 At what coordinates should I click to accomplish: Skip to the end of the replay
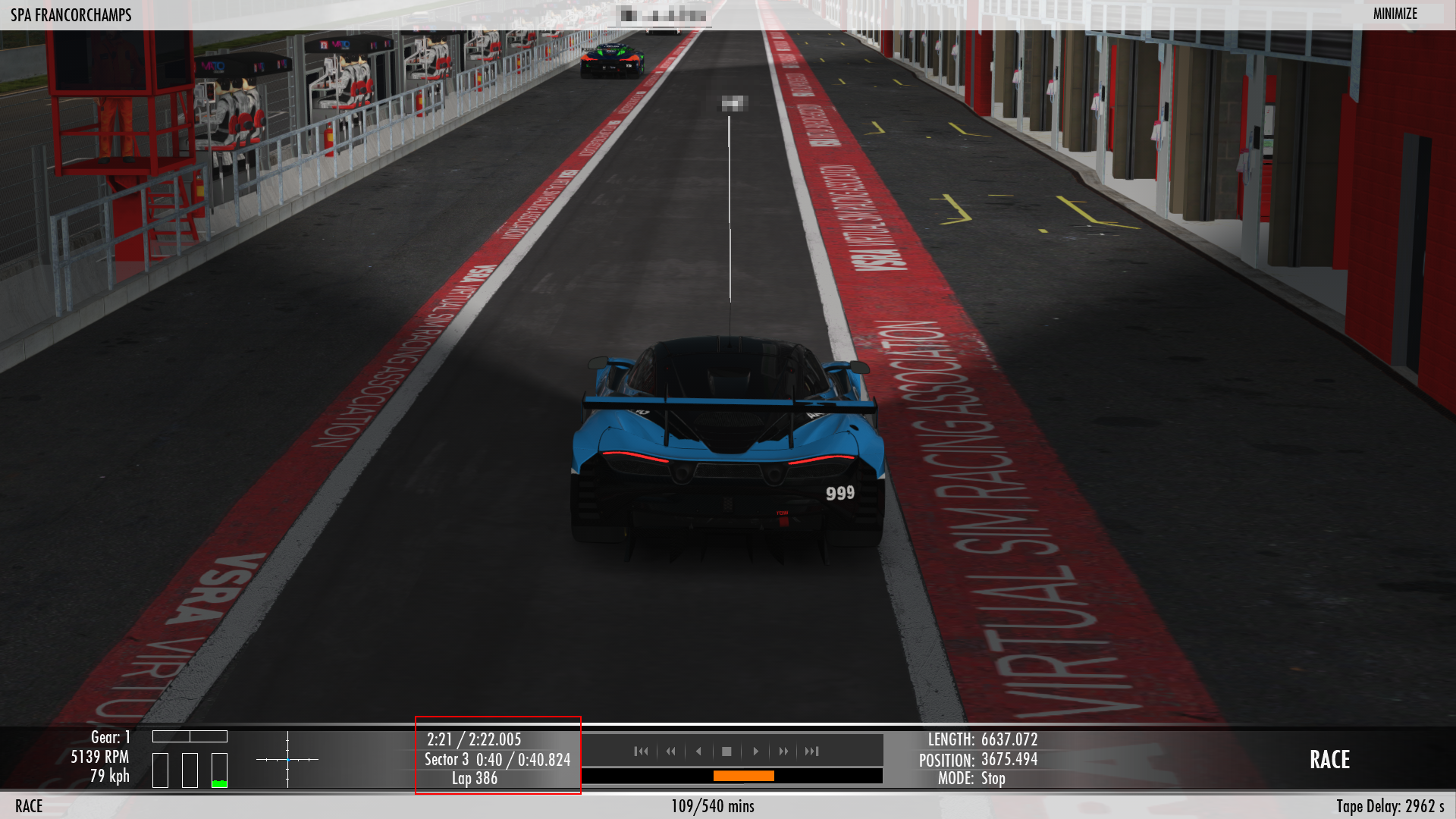click(812, 752)
